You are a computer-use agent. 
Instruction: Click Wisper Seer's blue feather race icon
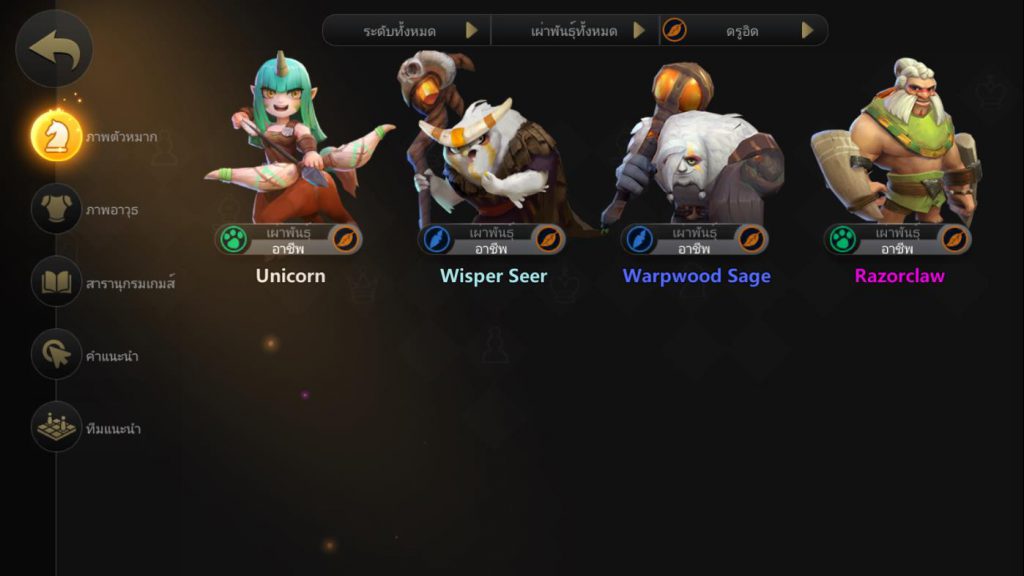coord(436,240)
